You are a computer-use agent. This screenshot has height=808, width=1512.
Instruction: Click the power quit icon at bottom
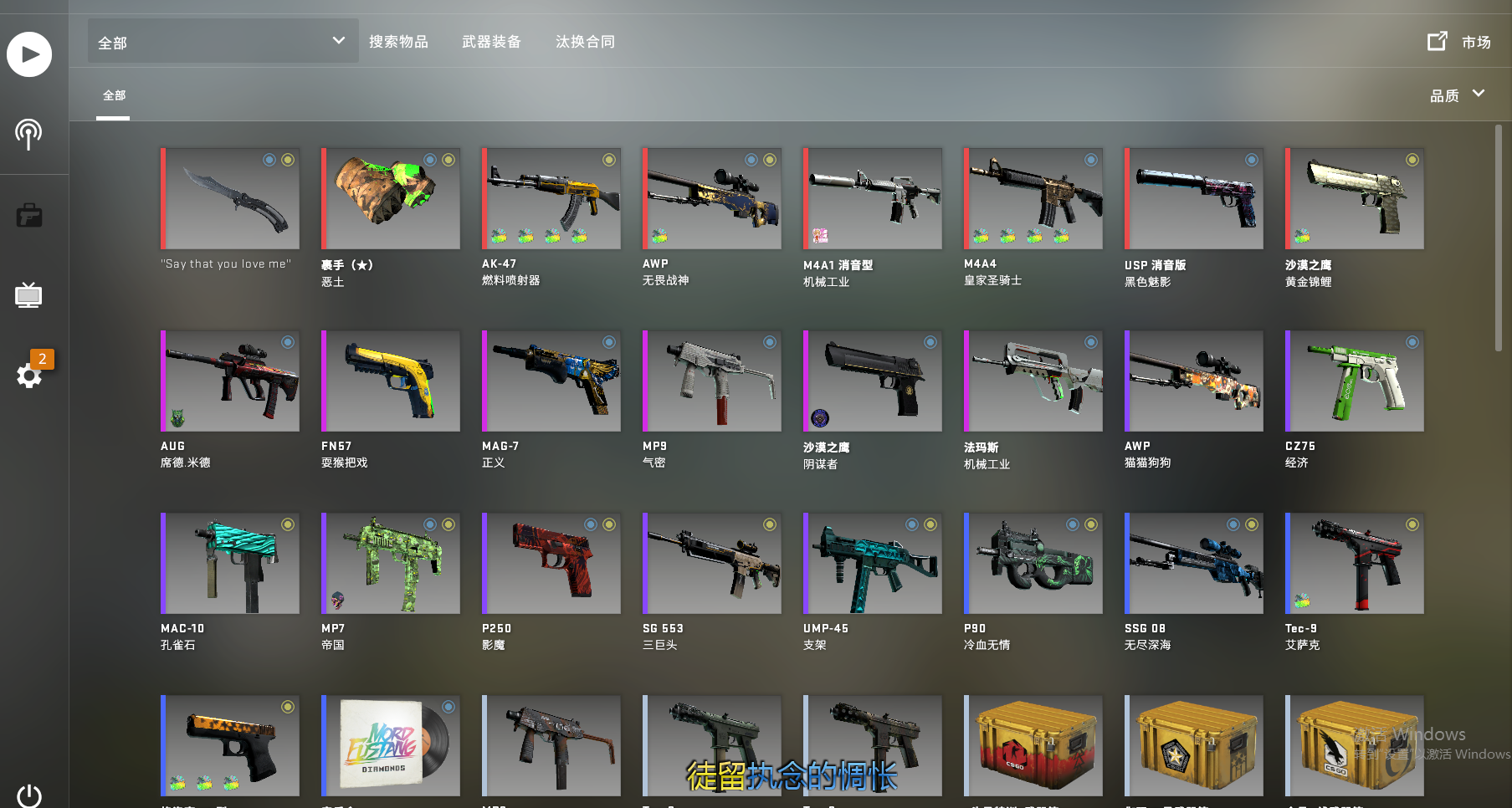pos(29,795)
